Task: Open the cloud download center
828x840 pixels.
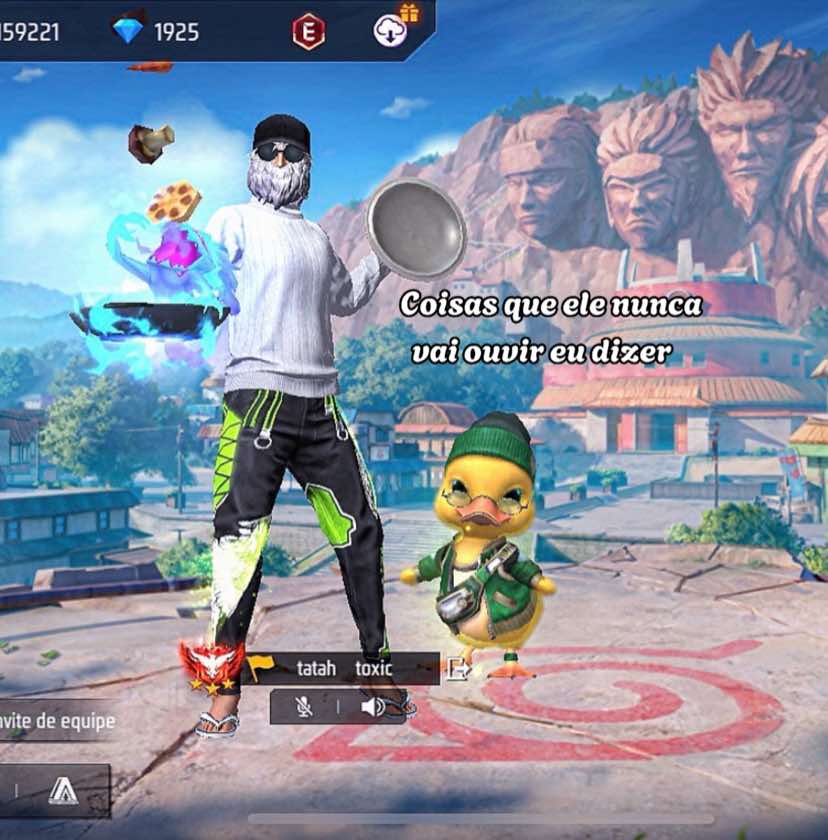Action: (391, 30)
